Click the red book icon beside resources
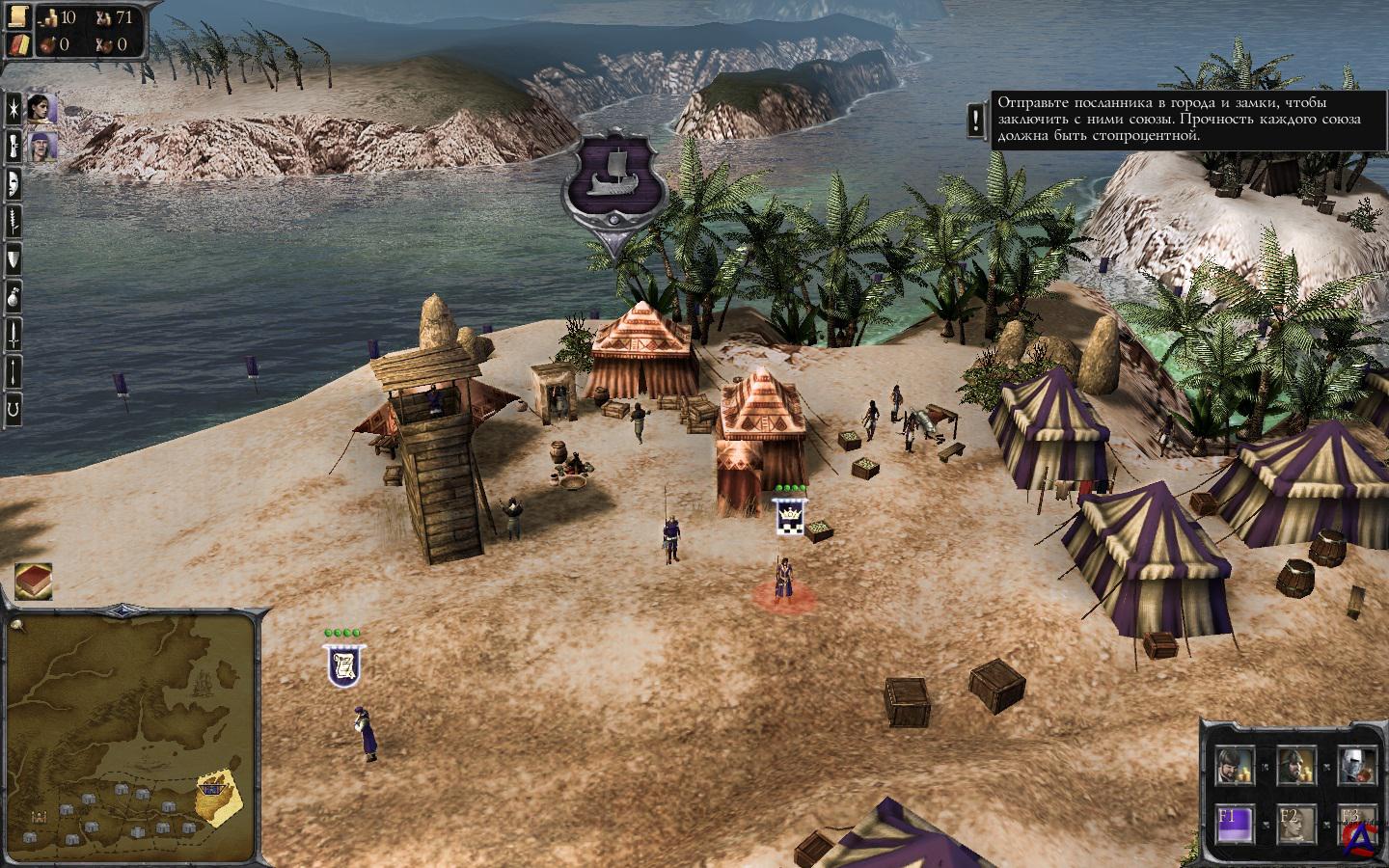1389x868 pixels. tap(18, 44)
